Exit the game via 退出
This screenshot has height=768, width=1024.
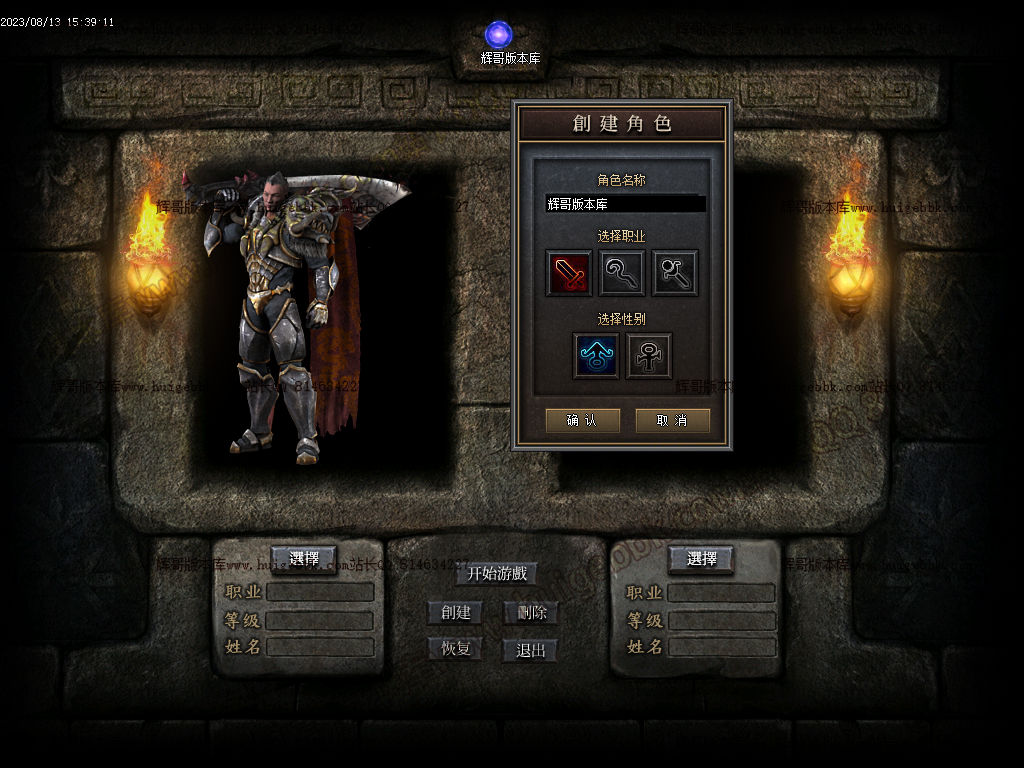coord(531,650)
